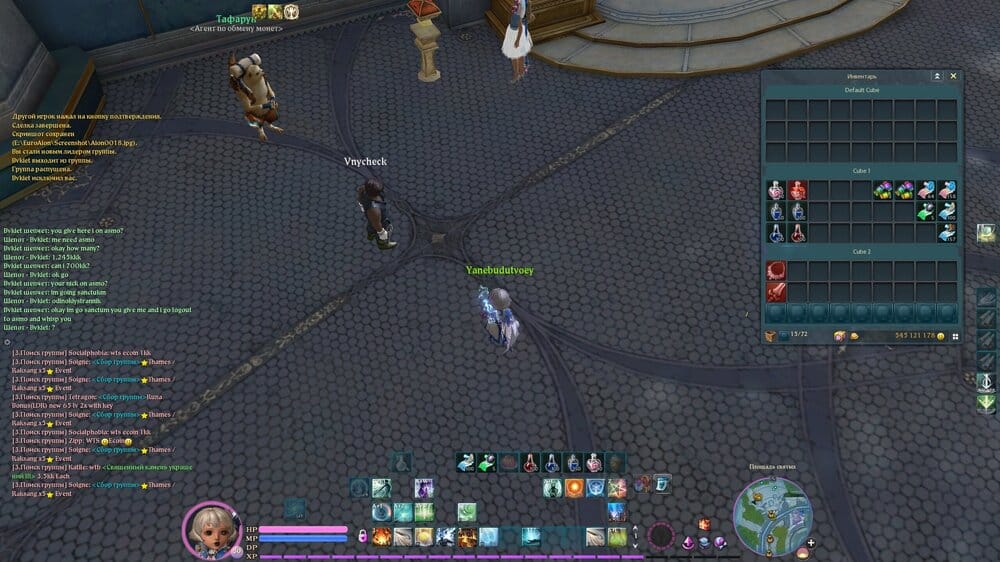Click the minimap plus zoom button
This screenshot has height=562, width=1000.
click(810, 544)
